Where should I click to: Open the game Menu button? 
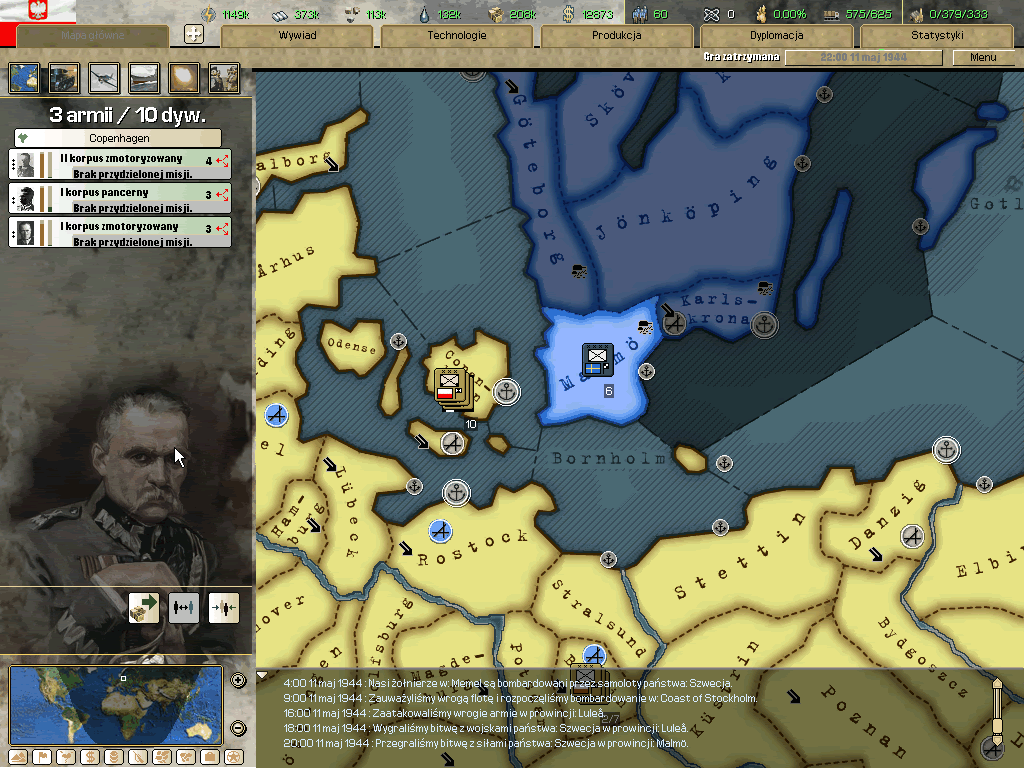click(x=983, y=57)
